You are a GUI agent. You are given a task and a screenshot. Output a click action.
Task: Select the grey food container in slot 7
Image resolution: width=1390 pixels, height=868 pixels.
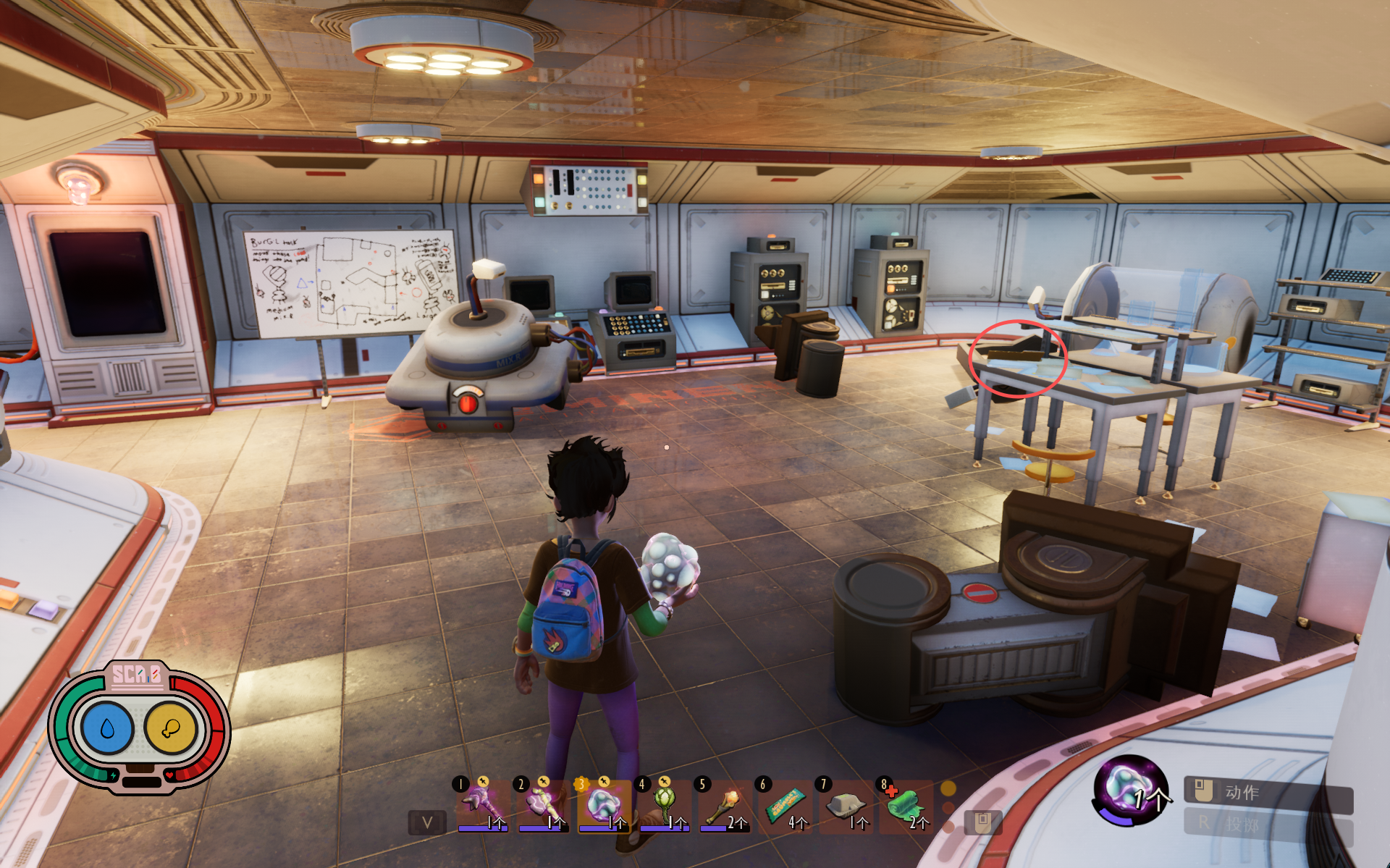click(x=846, y=804)
